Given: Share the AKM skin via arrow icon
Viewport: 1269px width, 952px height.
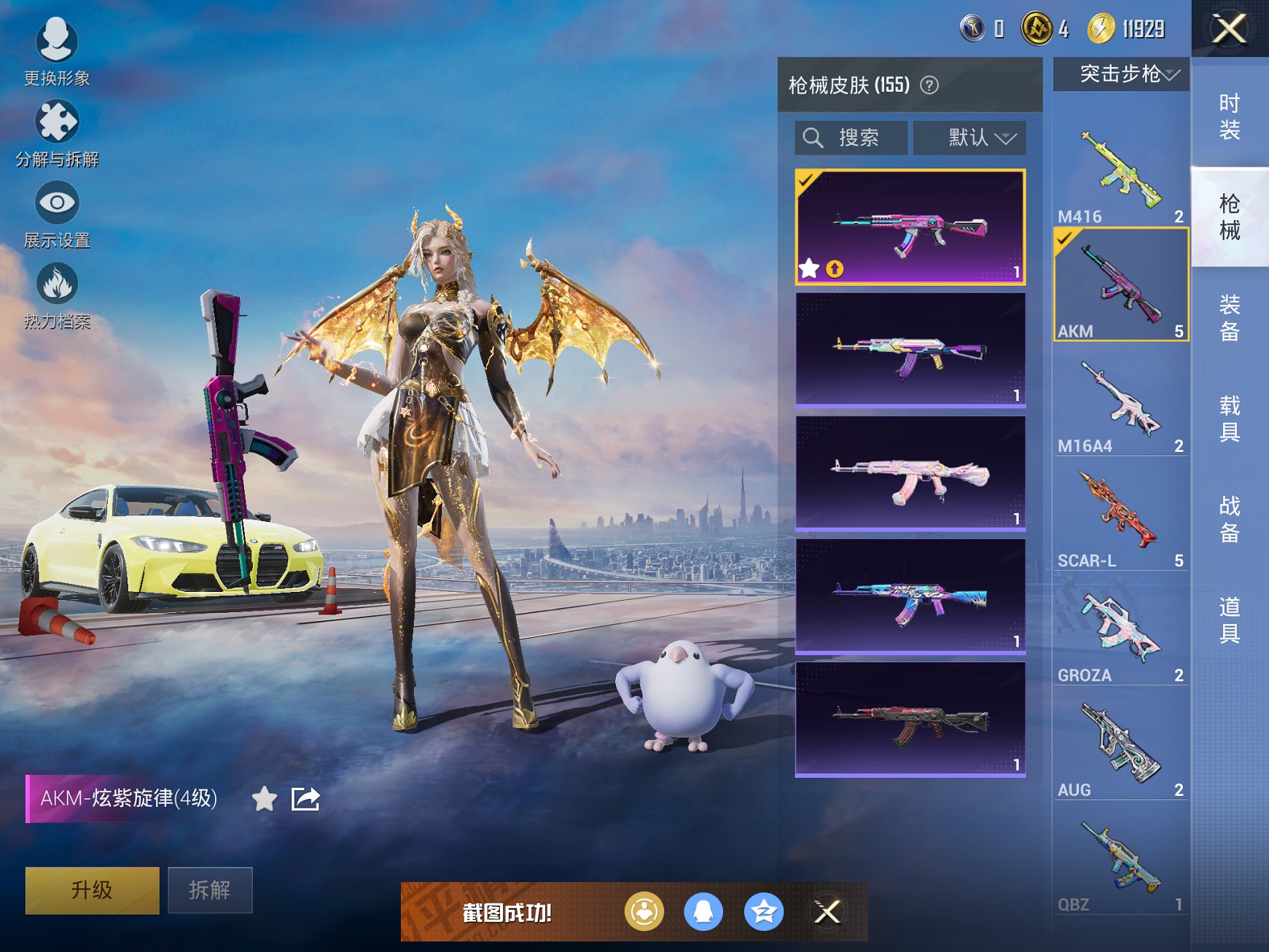Looking at the screenshot, I should click(x=305, y=799).
